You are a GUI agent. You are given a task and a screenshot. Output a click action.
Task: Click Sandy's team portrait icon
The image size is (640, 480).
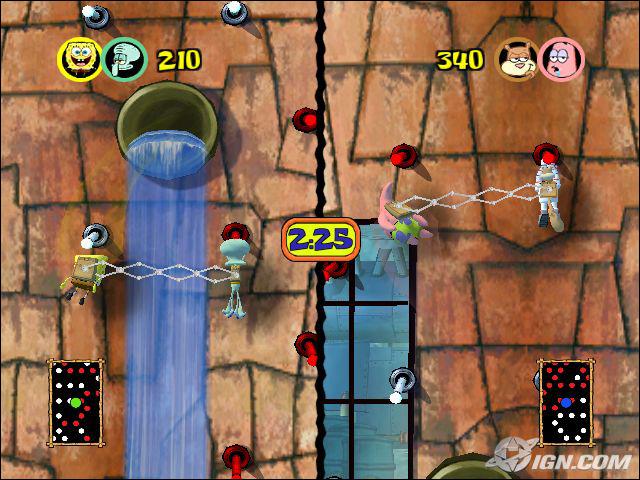click(x=515, y=59)
